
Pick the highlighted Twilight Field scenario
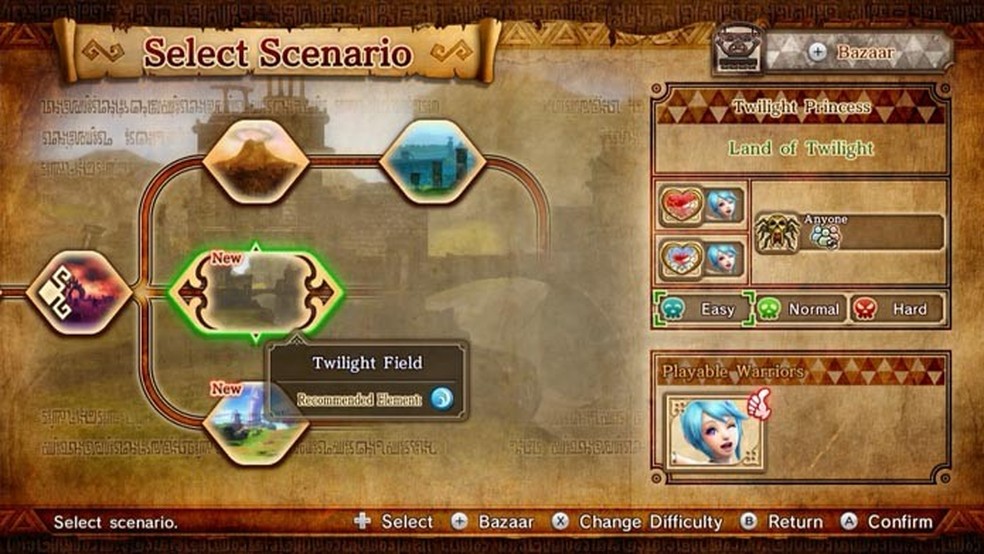click(256, 291)
